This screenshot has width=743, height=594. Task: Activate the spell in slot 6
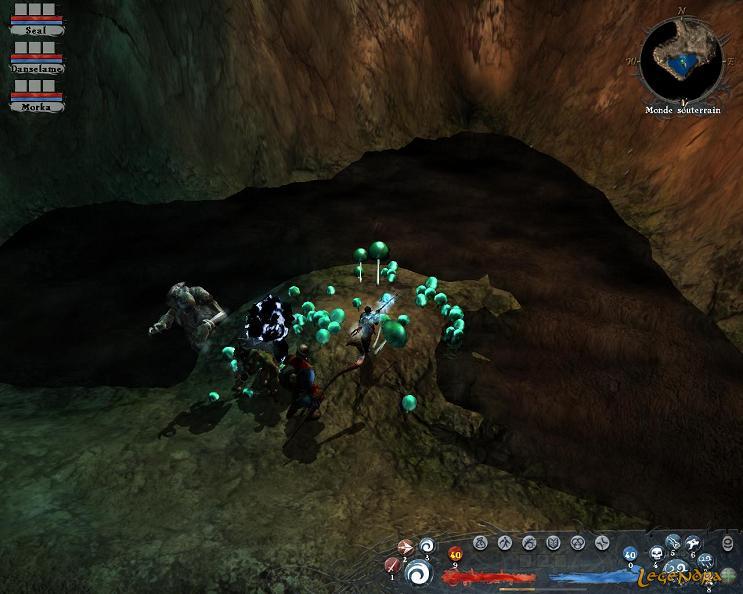pyautogui.click(x=693, y=542)
